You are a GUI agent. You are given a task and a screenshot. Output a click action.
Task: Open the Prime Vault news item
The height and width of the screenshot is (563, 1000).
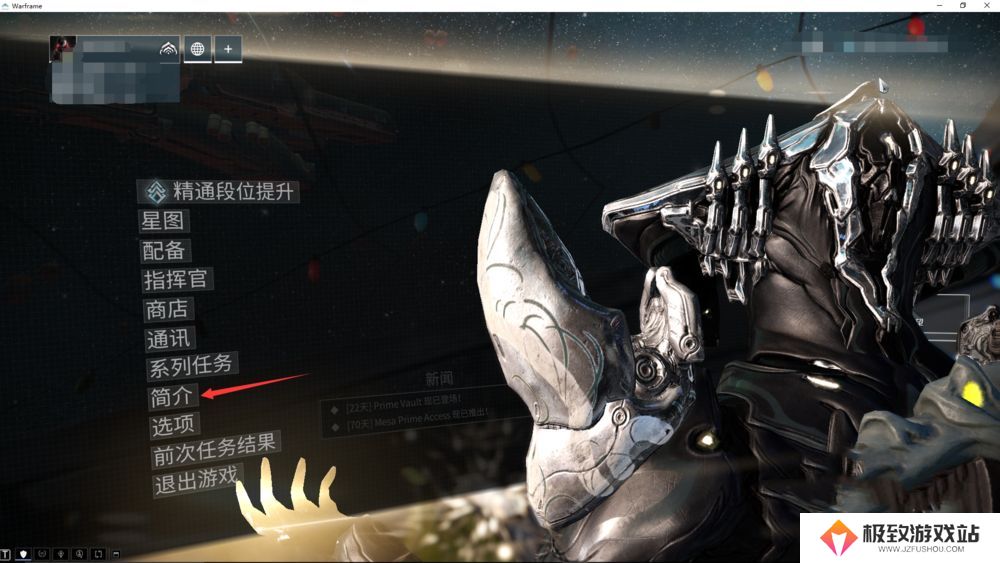coord(400,408)
